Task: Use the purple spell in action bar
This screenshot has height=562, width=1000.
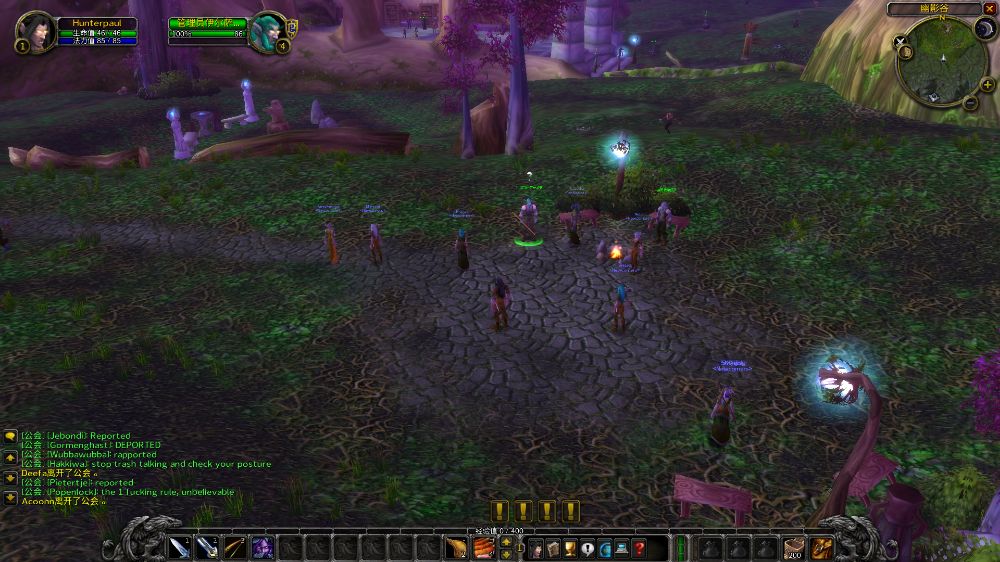Action: 263,547
